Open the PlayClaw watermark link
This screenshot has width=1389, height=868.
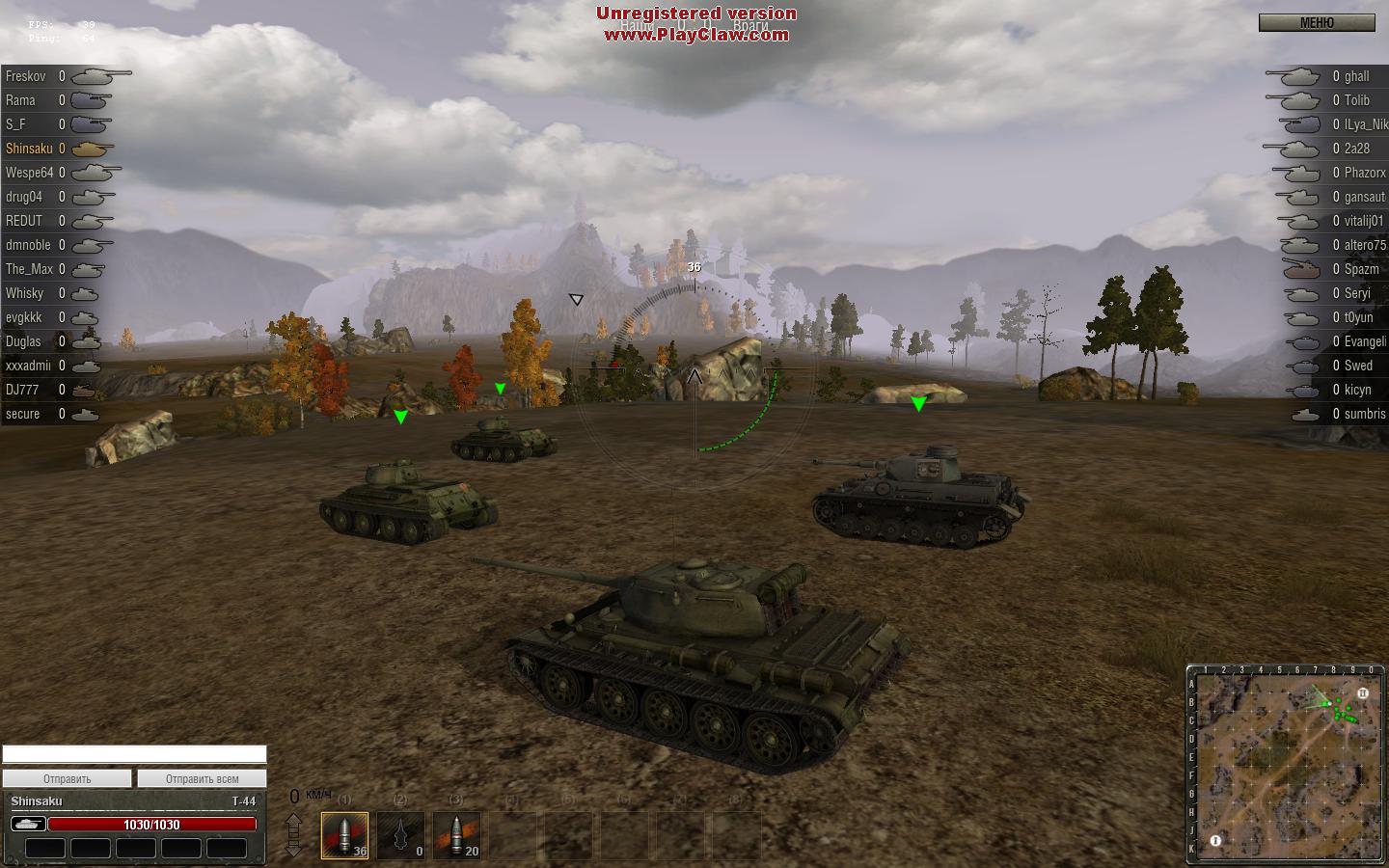click(x=696, y=35)
